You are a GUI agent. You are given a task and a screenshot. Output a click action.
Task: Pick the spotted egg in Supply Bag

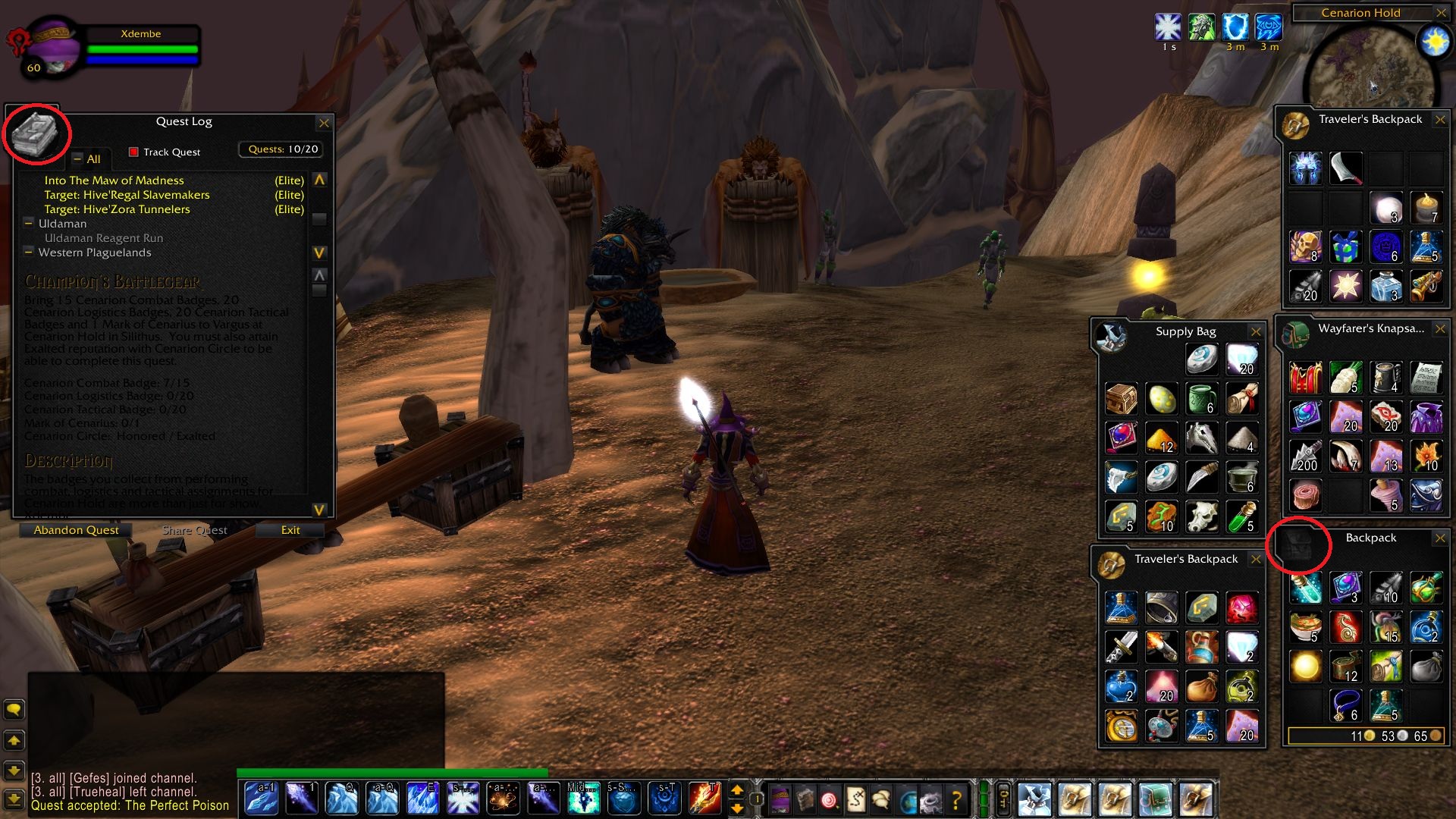tap(1162, 398)
